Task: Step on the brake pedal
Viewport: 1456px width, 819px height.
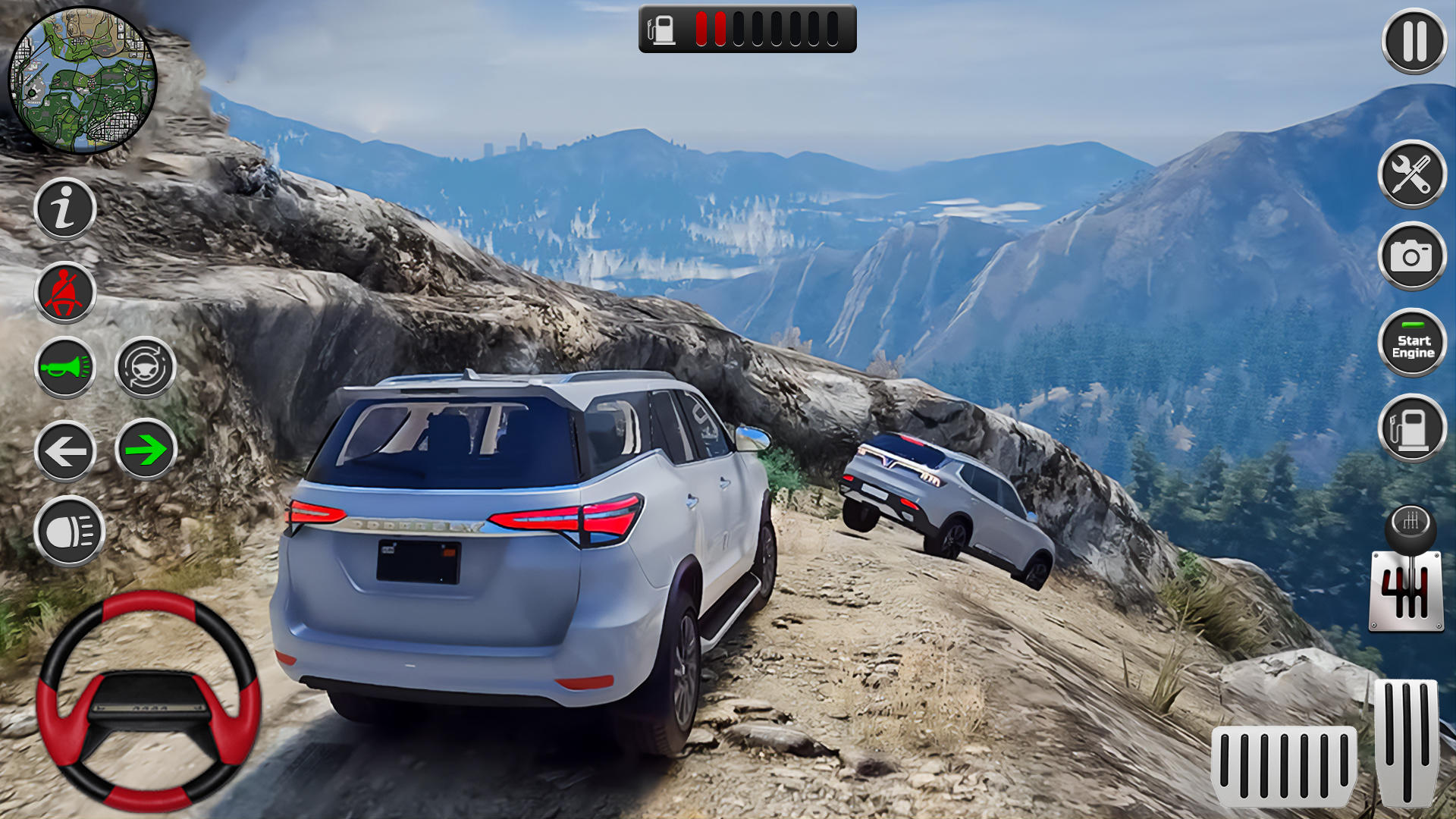Action: click(x=1283, y=764)
